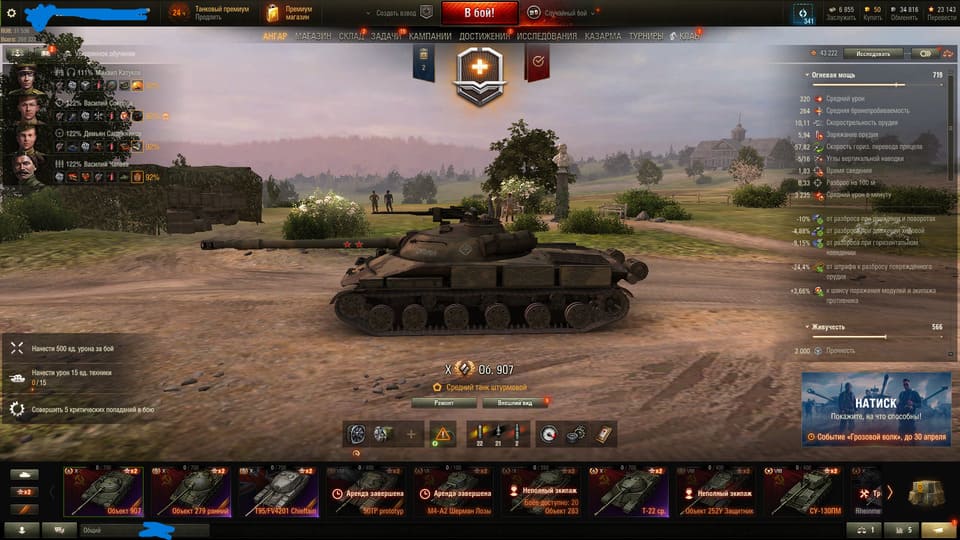The height and width of the screenshot is (540, 960).
Task: Switch to the Казарма tab
Action: coord(603,37)
